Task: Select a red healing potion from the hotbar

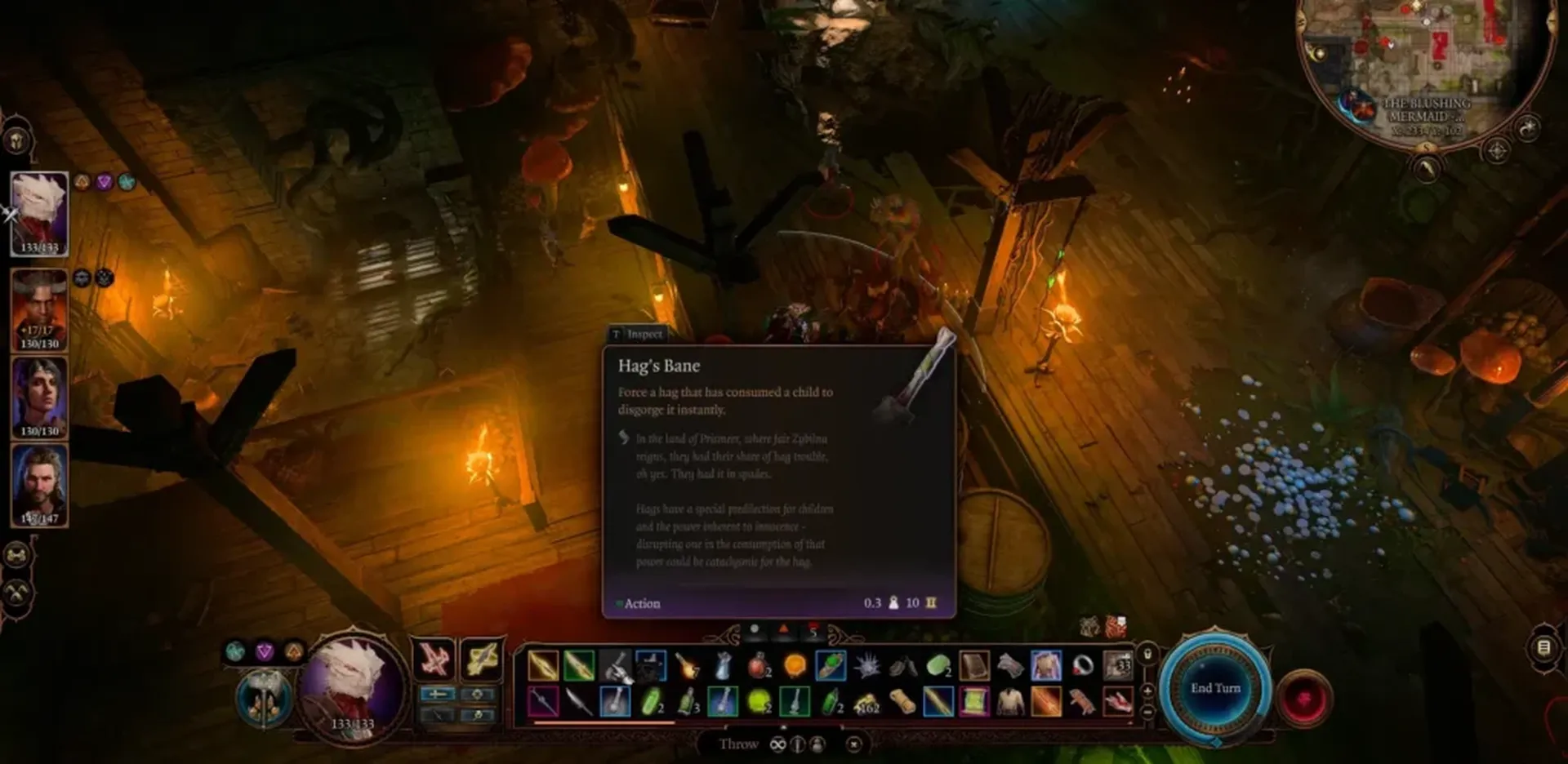Action: click(759, 665)
